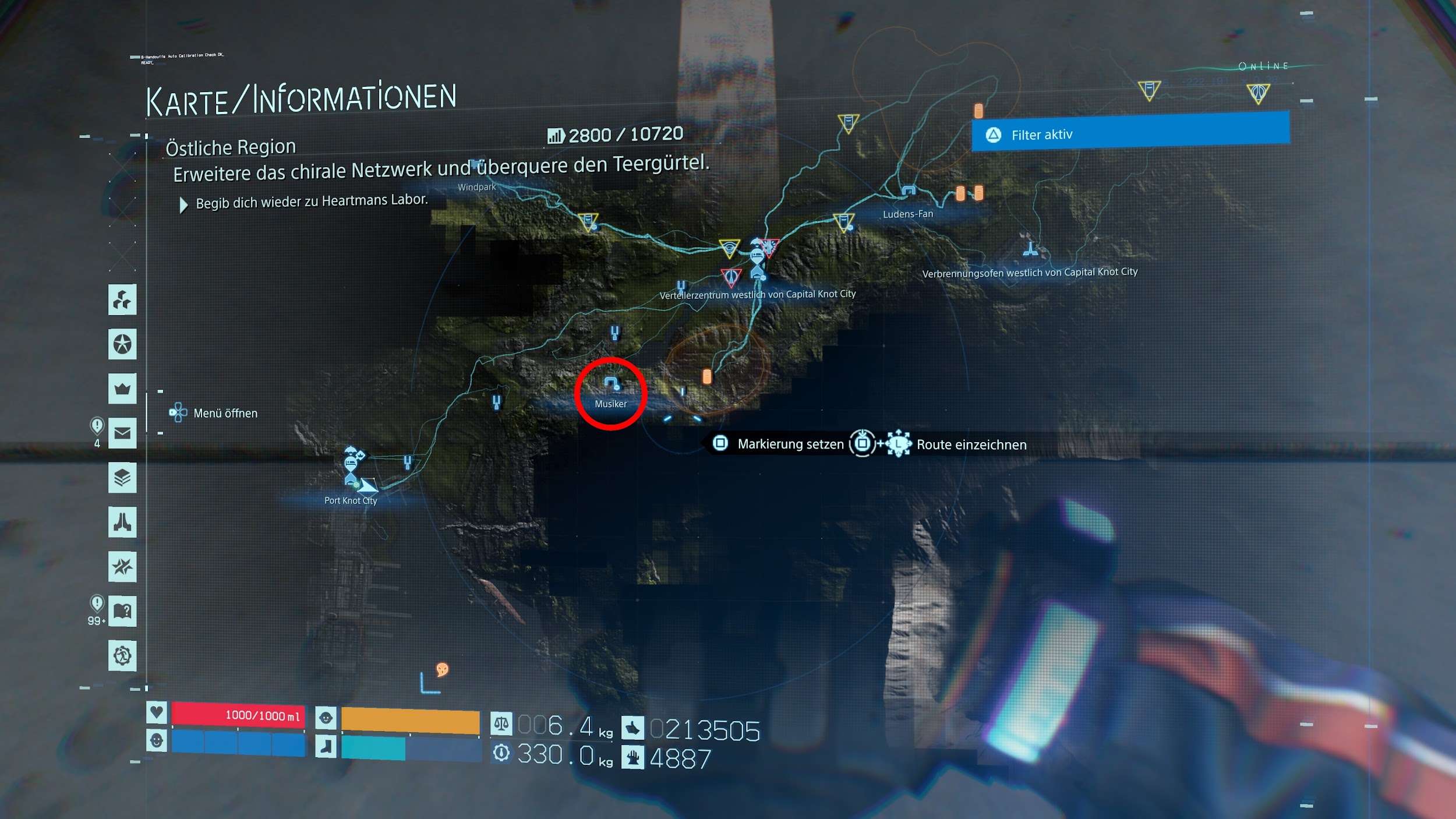Image resolution: width=1456 pixels, height=819 pixels.
Task: Open the mail envelope icon
Action: (122, 433)
